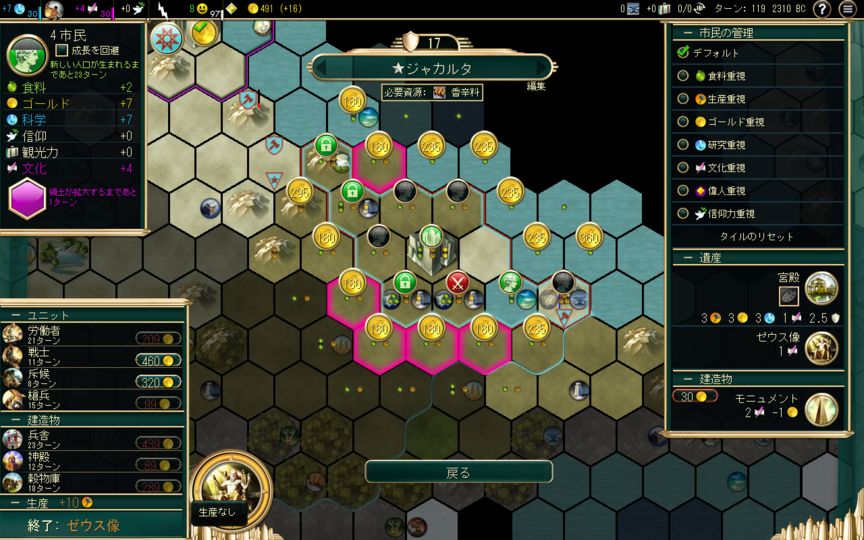Purchase the 斥候 for 320 gold
Image resolution: width=864 pixels, height=540 pixels.
(x=159, y=381)
